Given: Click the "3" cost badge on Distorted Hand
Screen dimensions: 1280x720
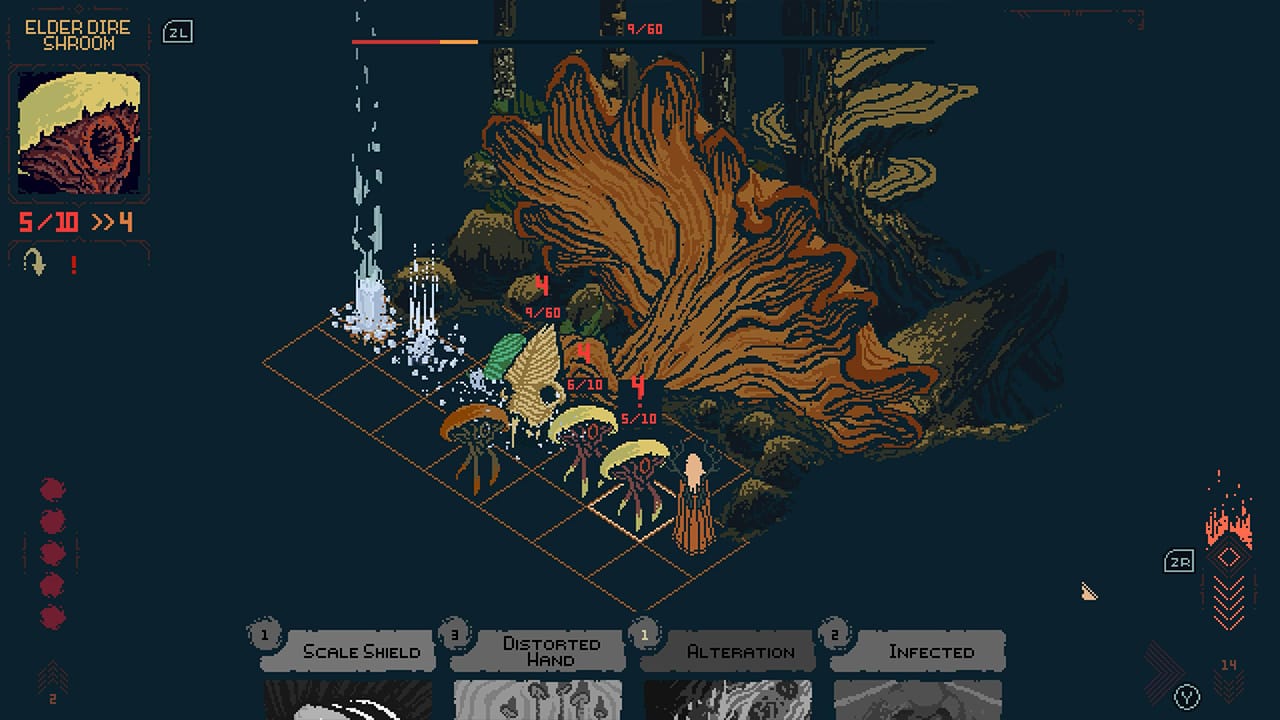Looking at the screenshot, I should 453,632.
